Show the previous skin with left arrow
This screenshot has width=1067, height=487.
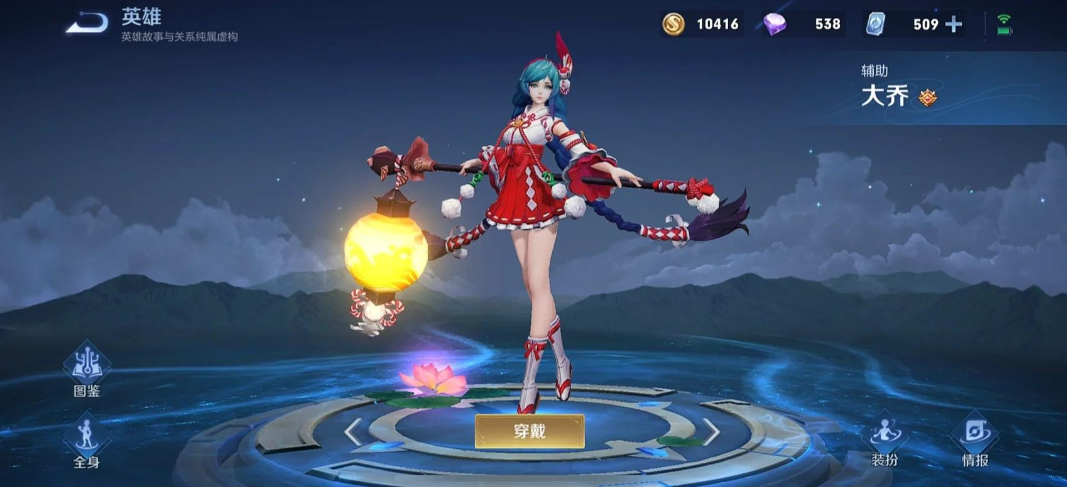[353, 431]
